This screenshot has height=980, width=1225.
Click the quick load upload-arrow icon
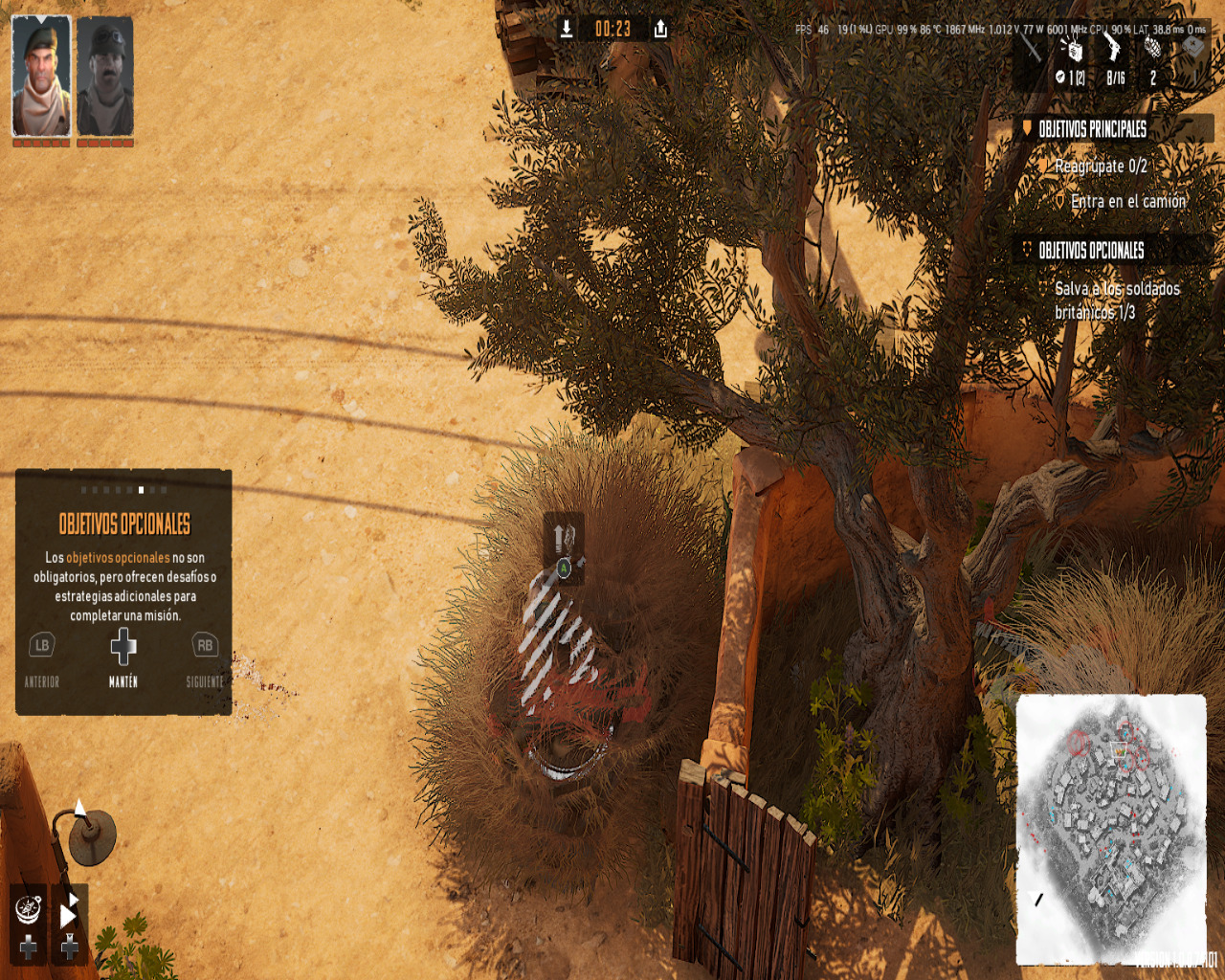click(x=660, y=29)
